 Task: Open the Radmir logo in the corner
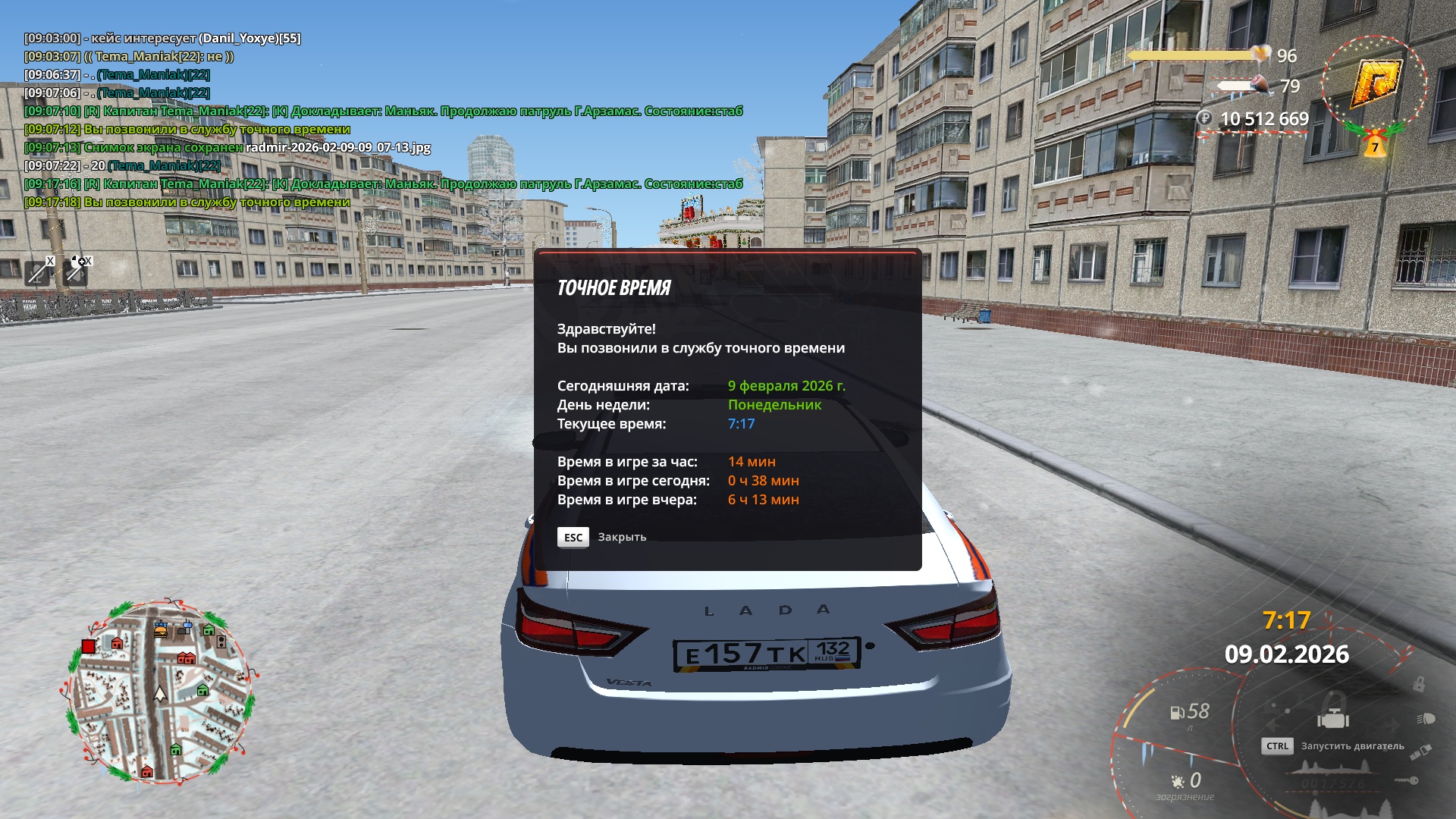[1374, 82]
